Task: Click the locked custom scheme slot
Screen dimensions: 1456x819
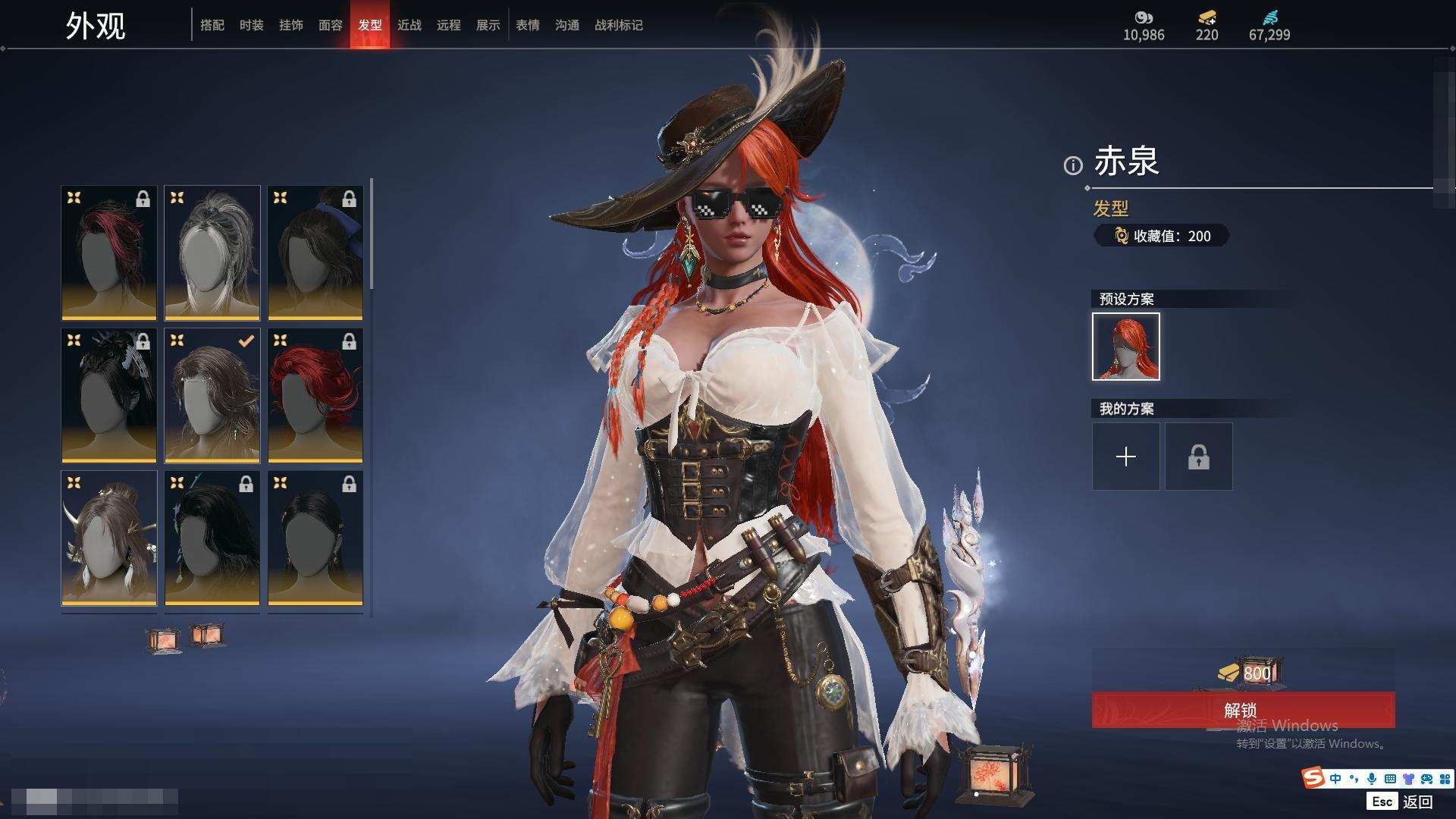Action: [1199, 457]
